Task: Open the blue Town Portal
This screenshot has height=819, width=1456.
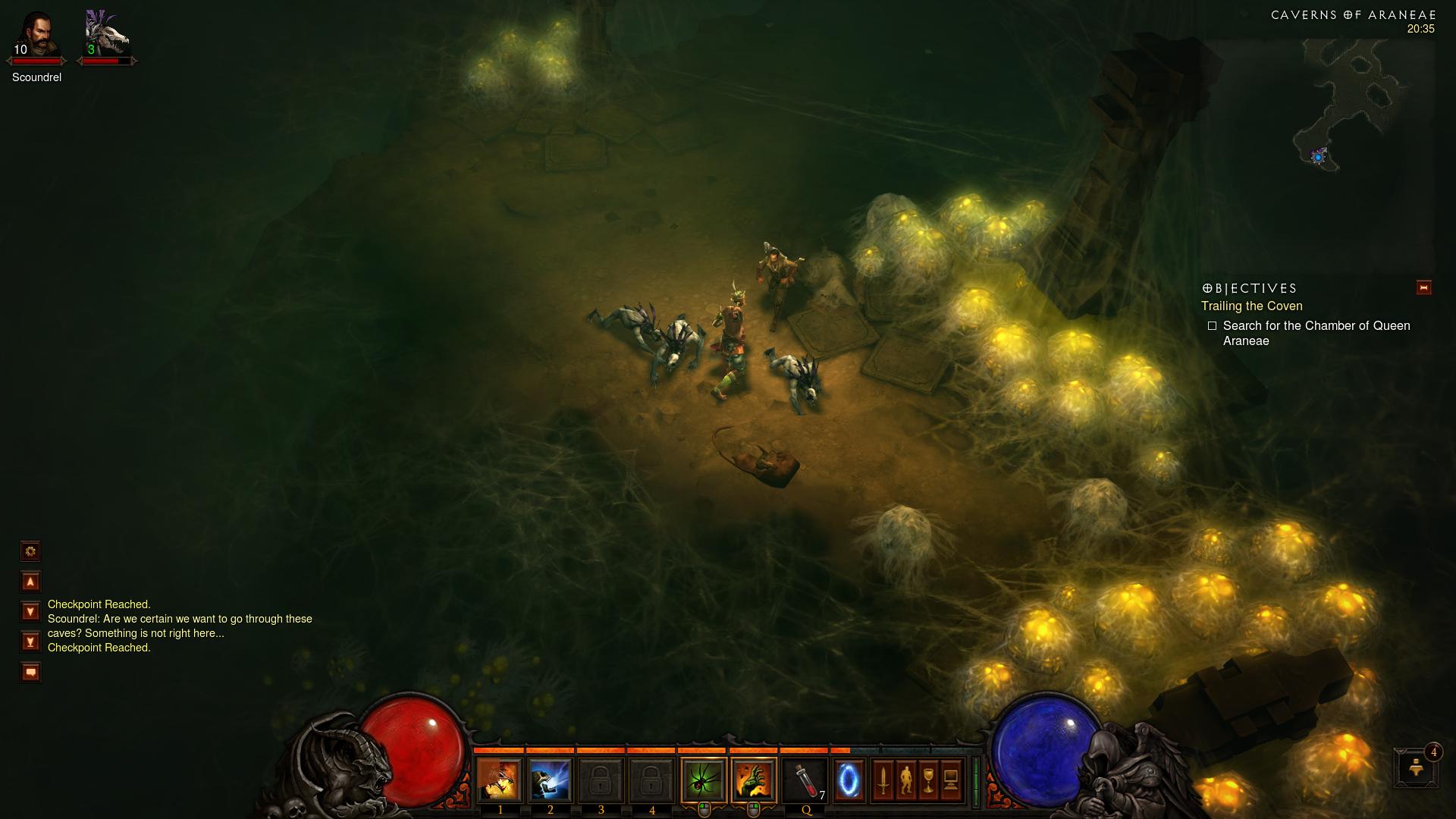Action: (x=849, y=780)
